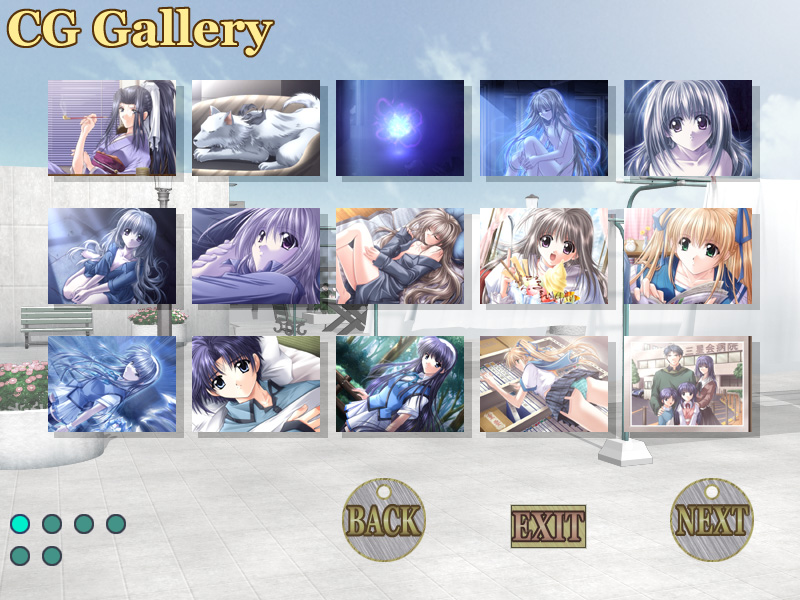Select the girl in forest thumbnail
800x600 pixels.
[400, 384]
